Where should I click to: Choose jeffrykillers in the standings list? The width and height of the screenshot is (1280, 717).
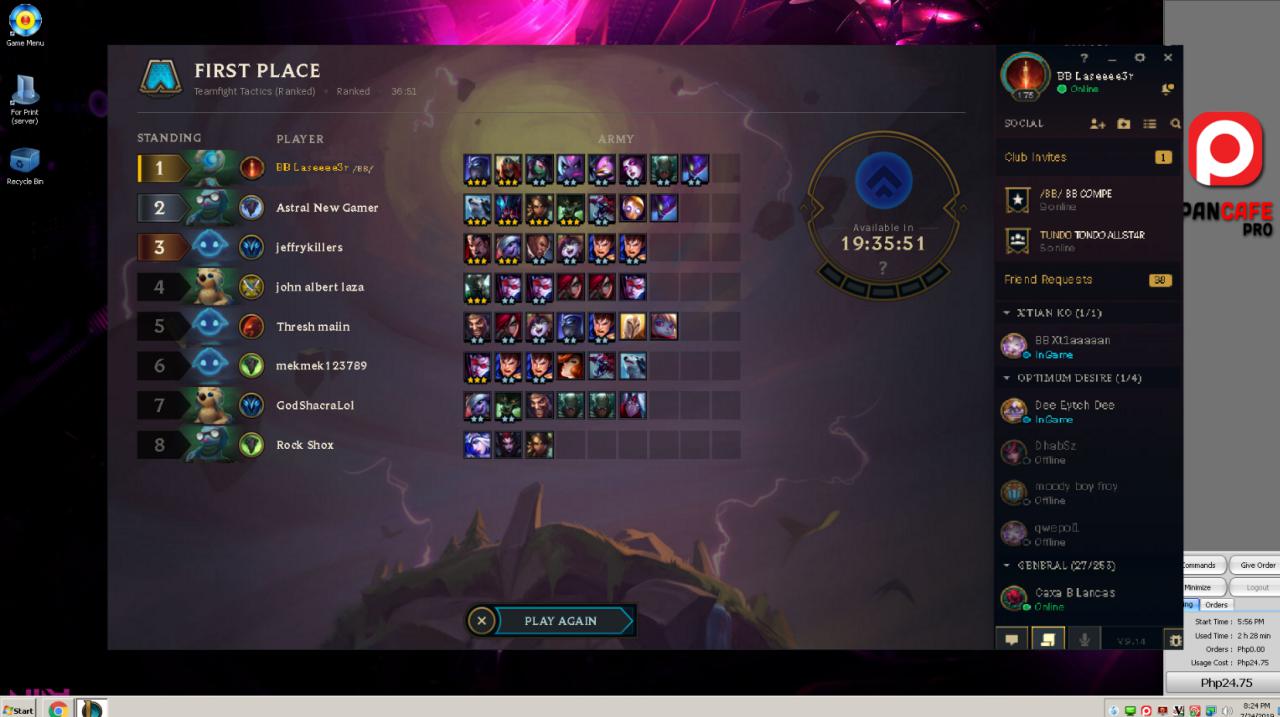click(309, 247)
